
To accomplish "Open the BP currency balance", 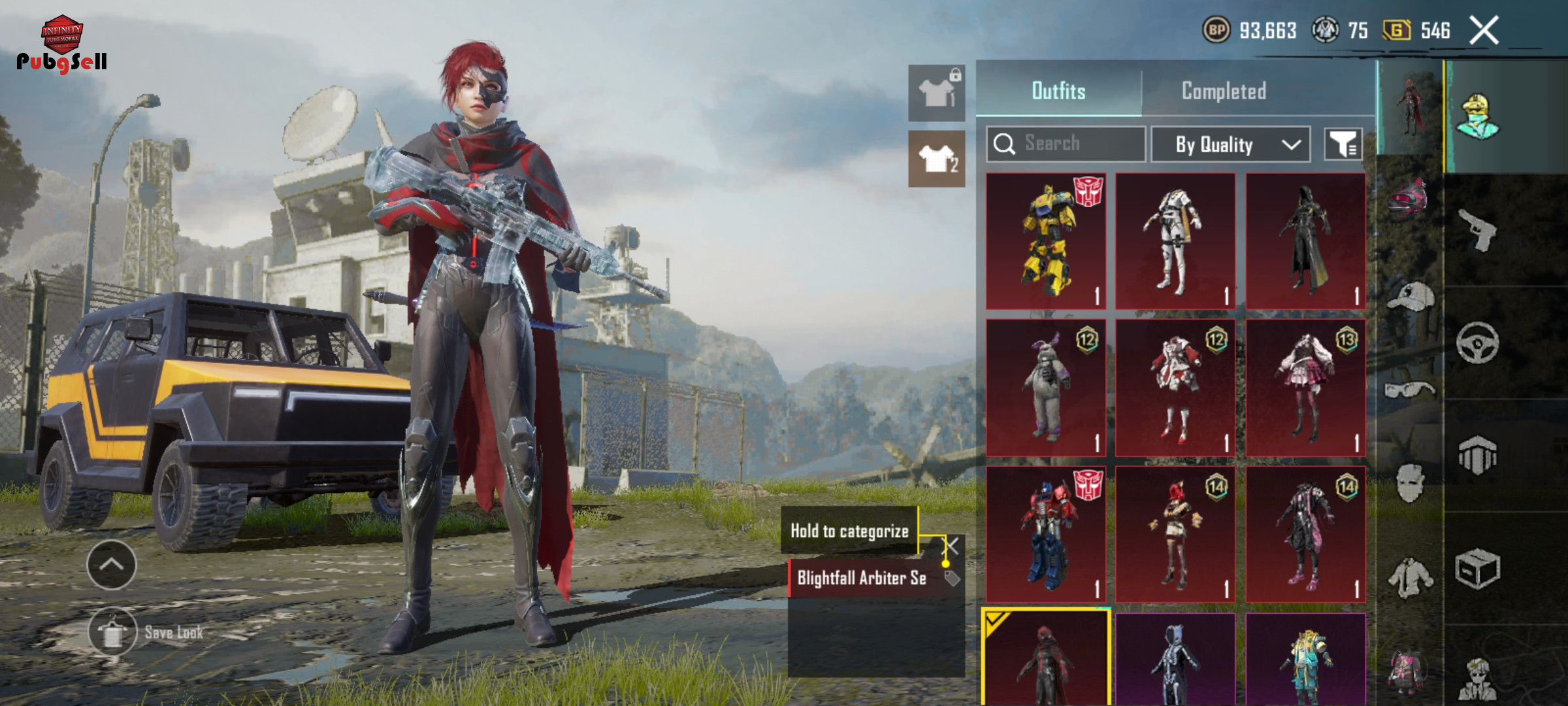I will point(1249,31).
